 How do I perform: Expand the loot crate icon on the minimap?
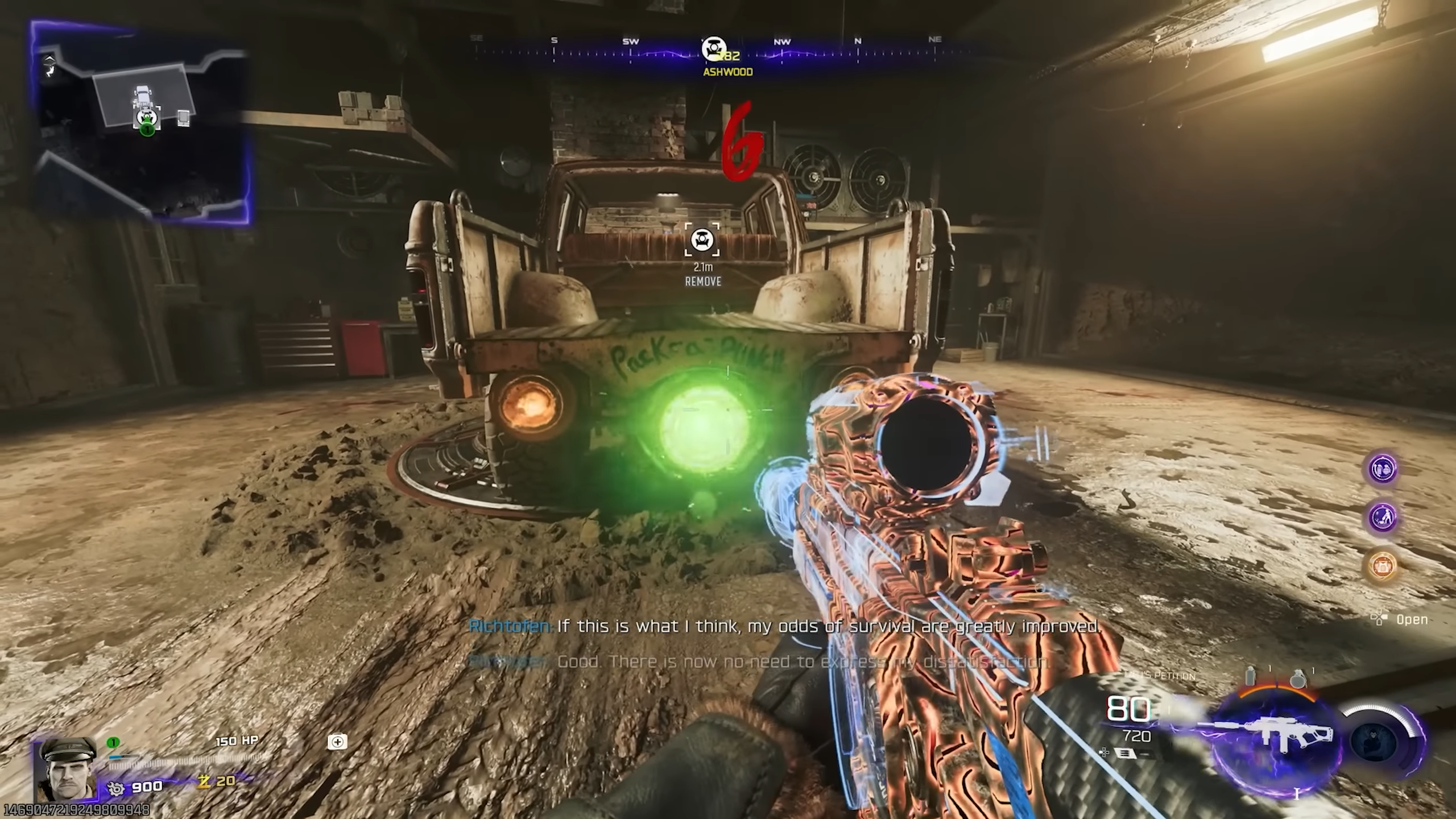tap(183, 118)
